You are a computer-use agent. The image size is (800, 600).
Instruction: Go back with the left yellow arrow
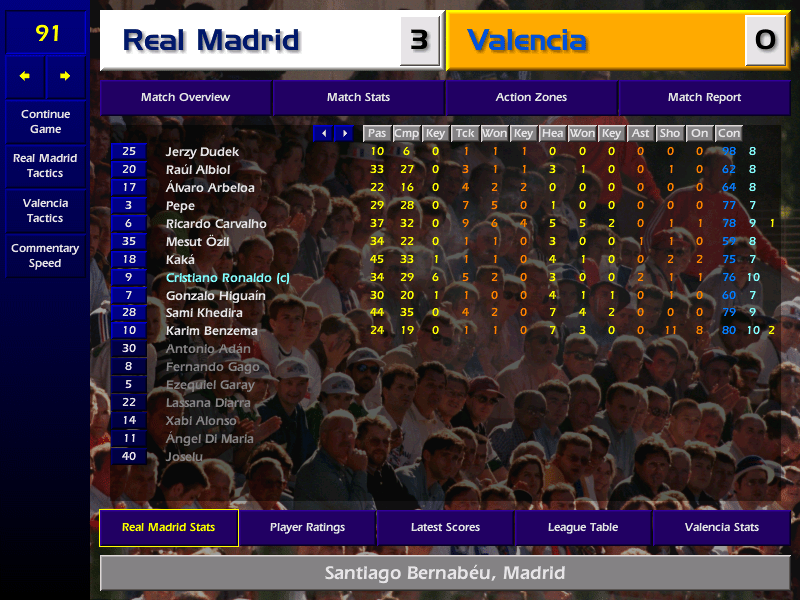click(25, 76)
